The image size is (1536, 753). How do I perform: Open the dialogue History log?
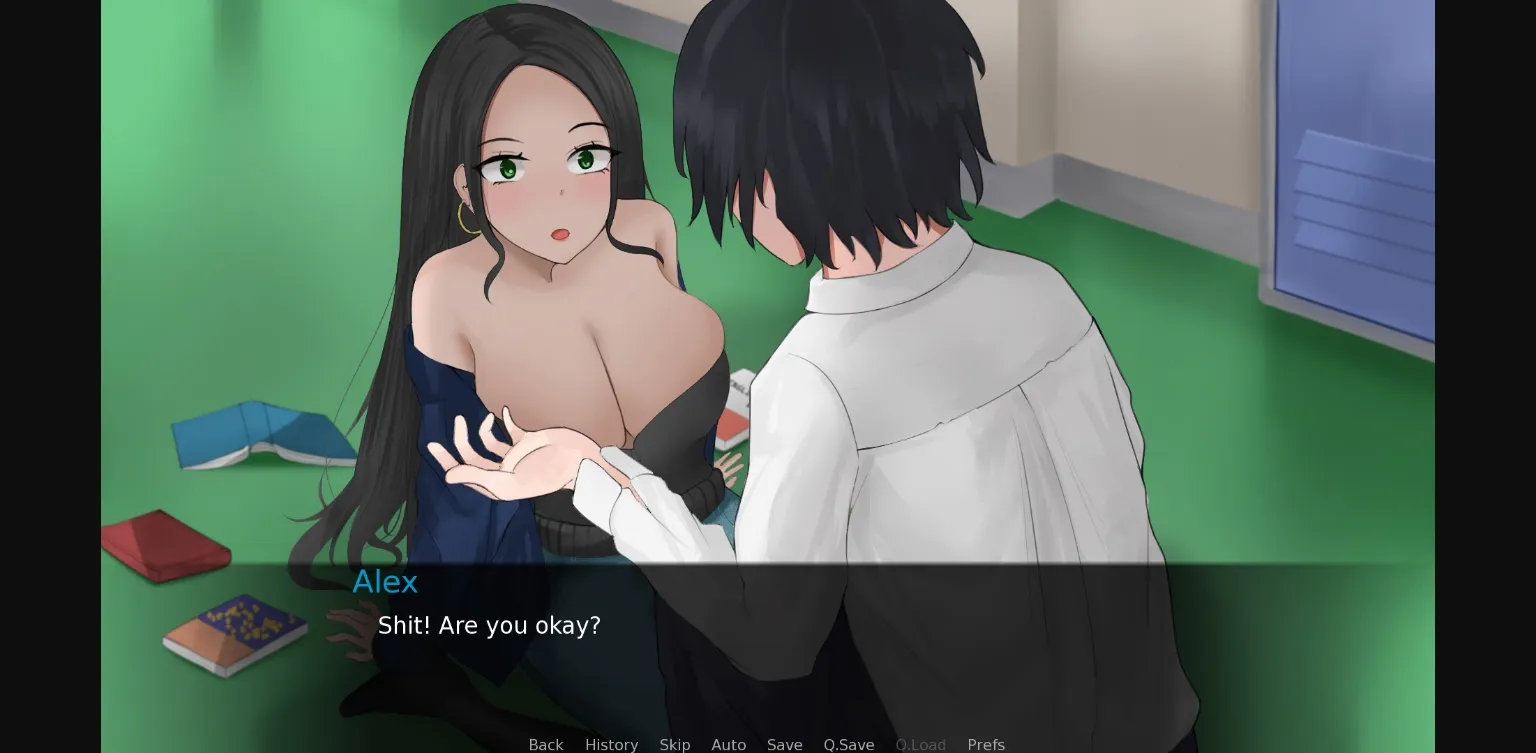coord(611,744)
